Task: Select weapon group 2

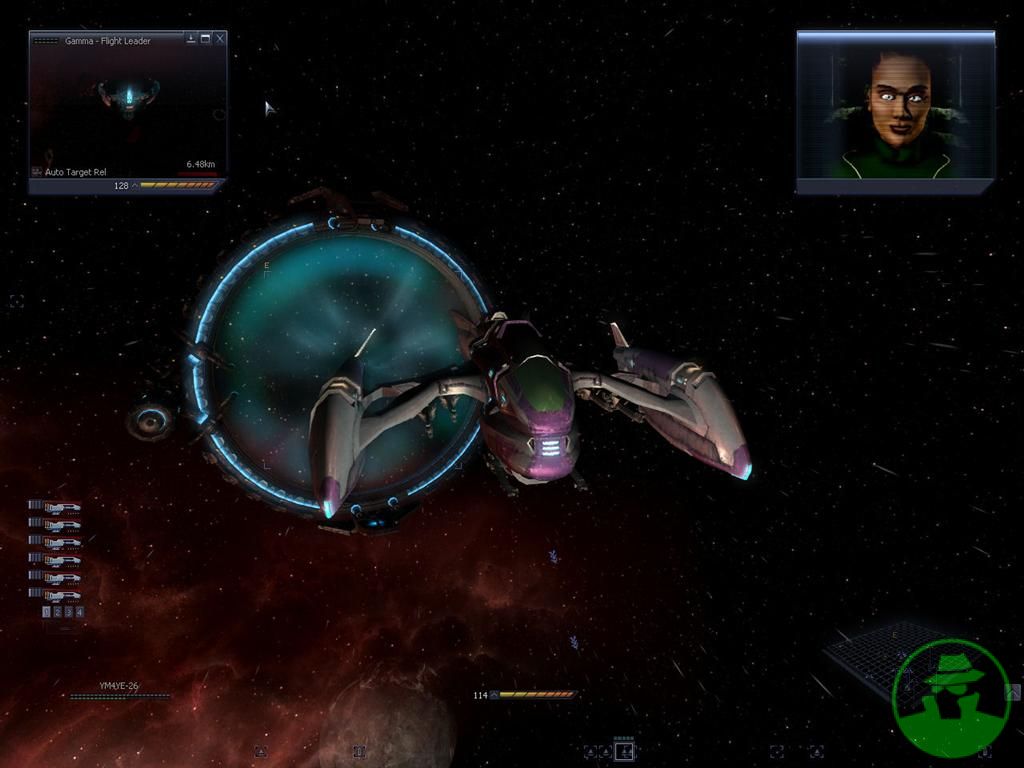Action: [58, 611]
